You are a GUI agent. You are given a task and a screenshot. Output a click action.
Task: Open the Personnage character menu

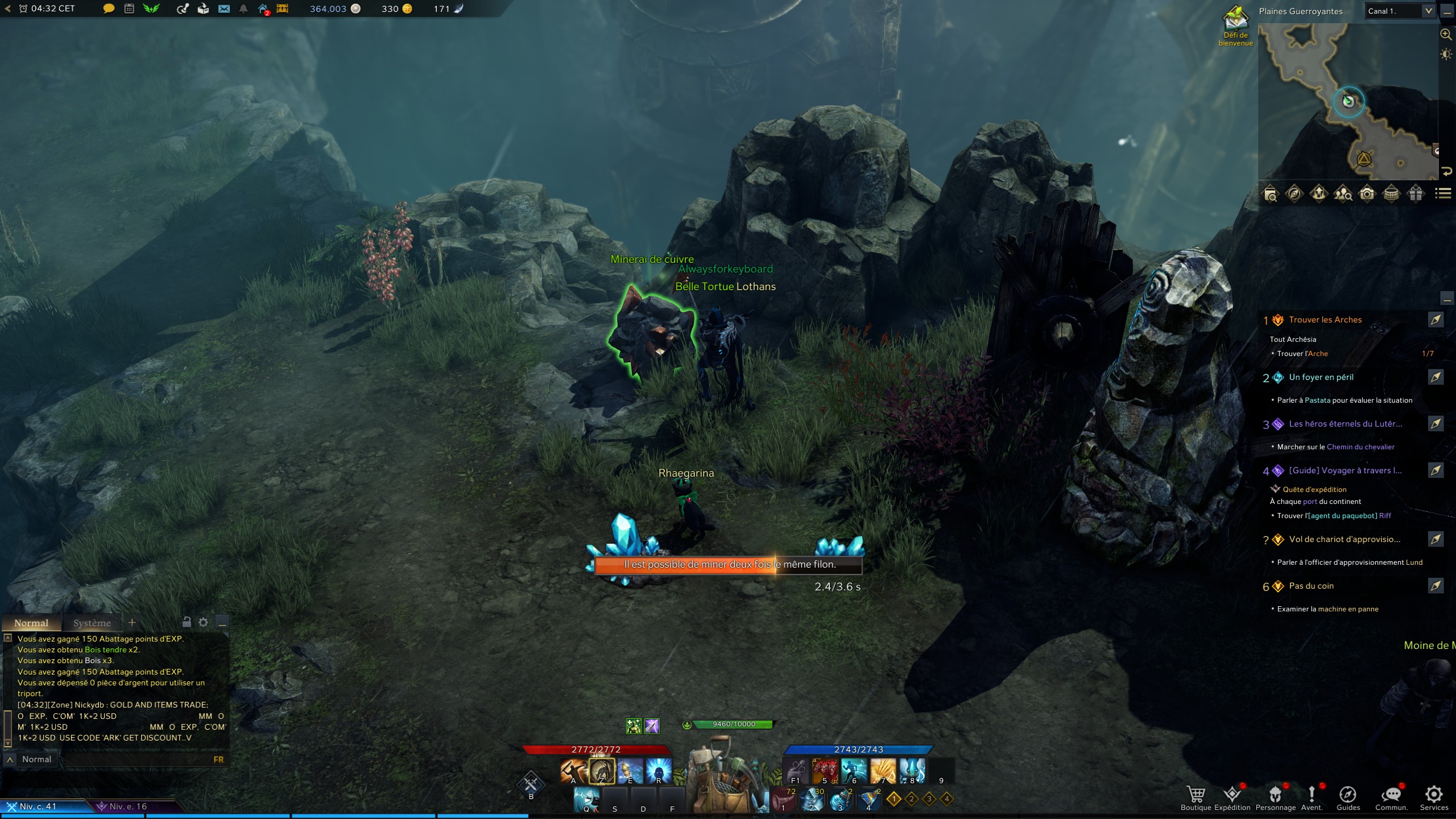[1275, 796]
